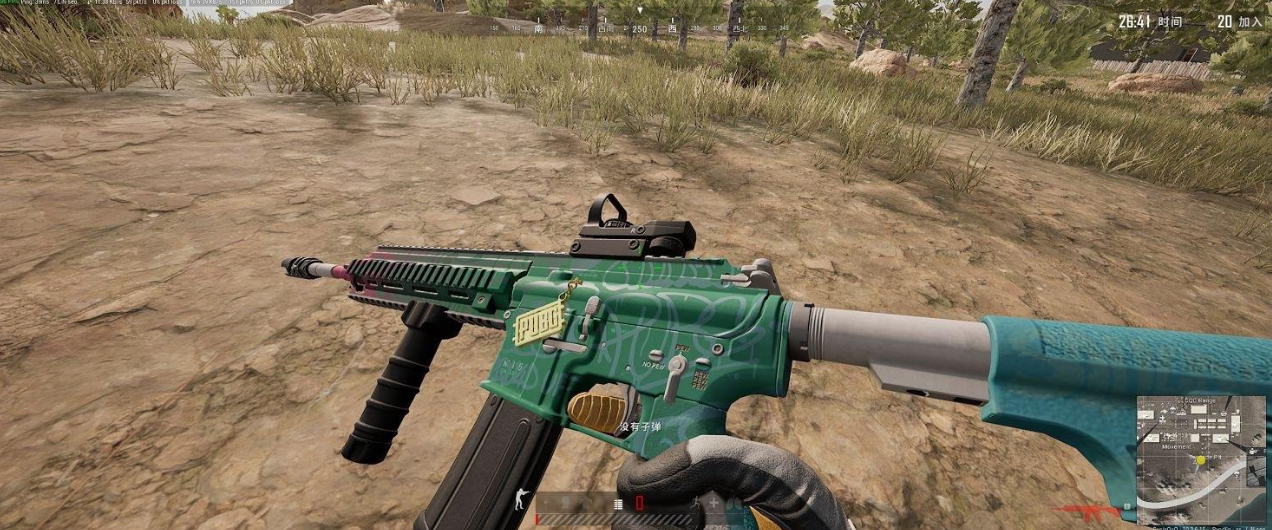Toggle the fire mode indicator icon

coord(618,504)
